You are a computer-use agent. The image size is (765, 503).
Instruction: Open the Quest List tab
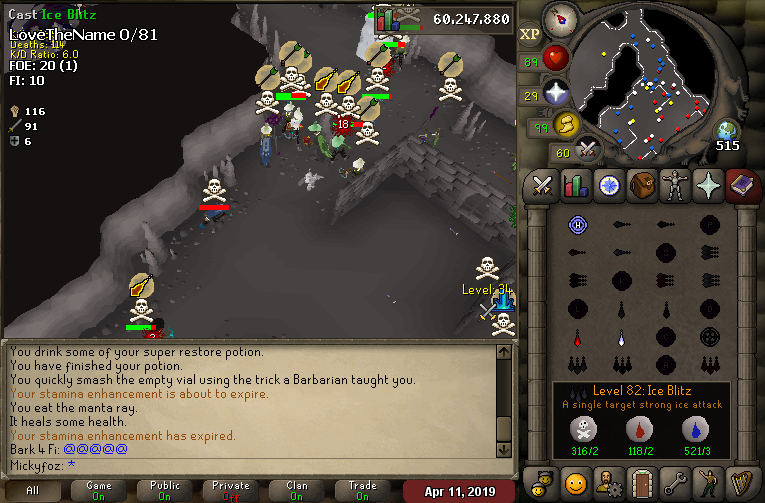coord(609,186)
